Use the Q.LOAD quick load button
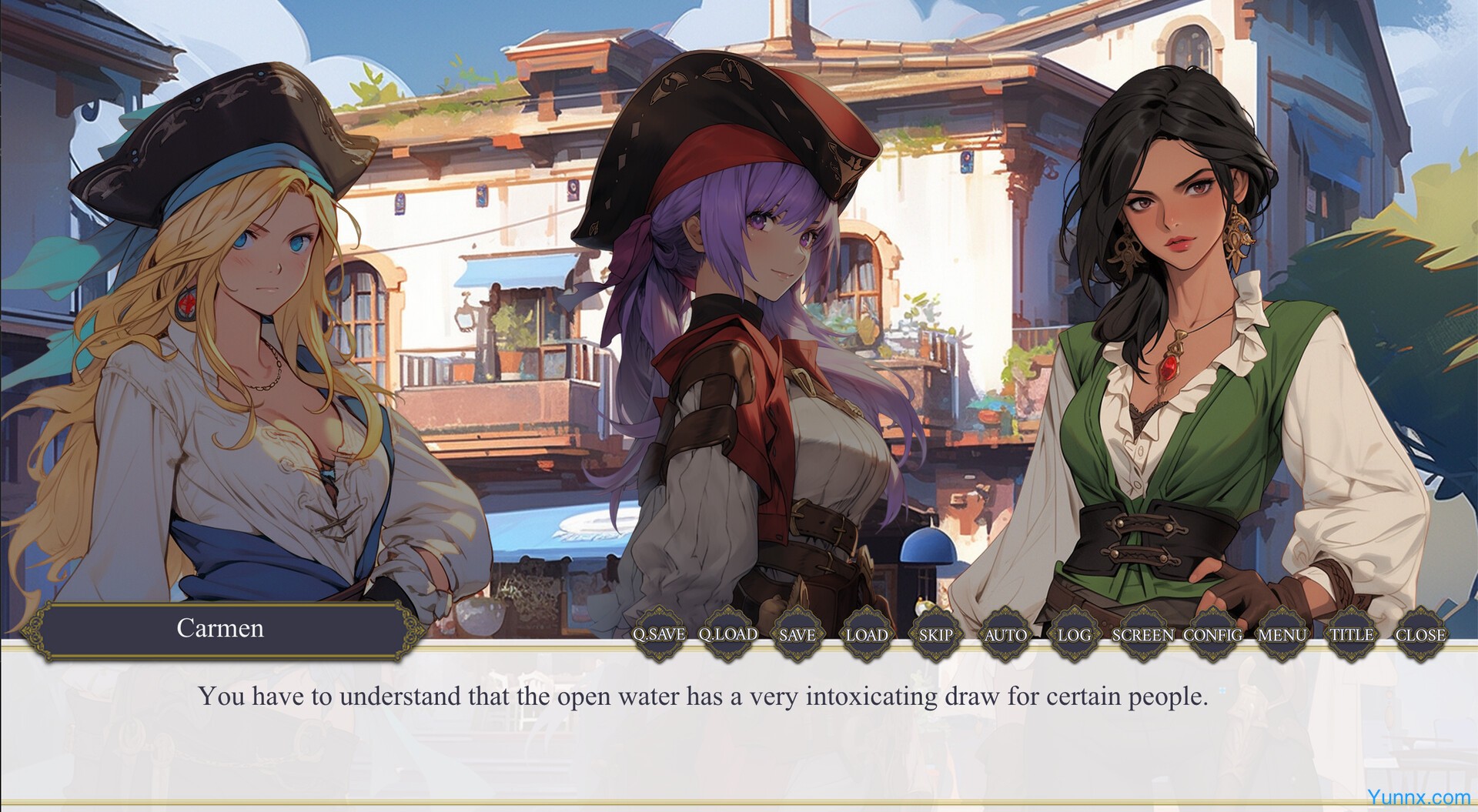 tap(727, 635)
